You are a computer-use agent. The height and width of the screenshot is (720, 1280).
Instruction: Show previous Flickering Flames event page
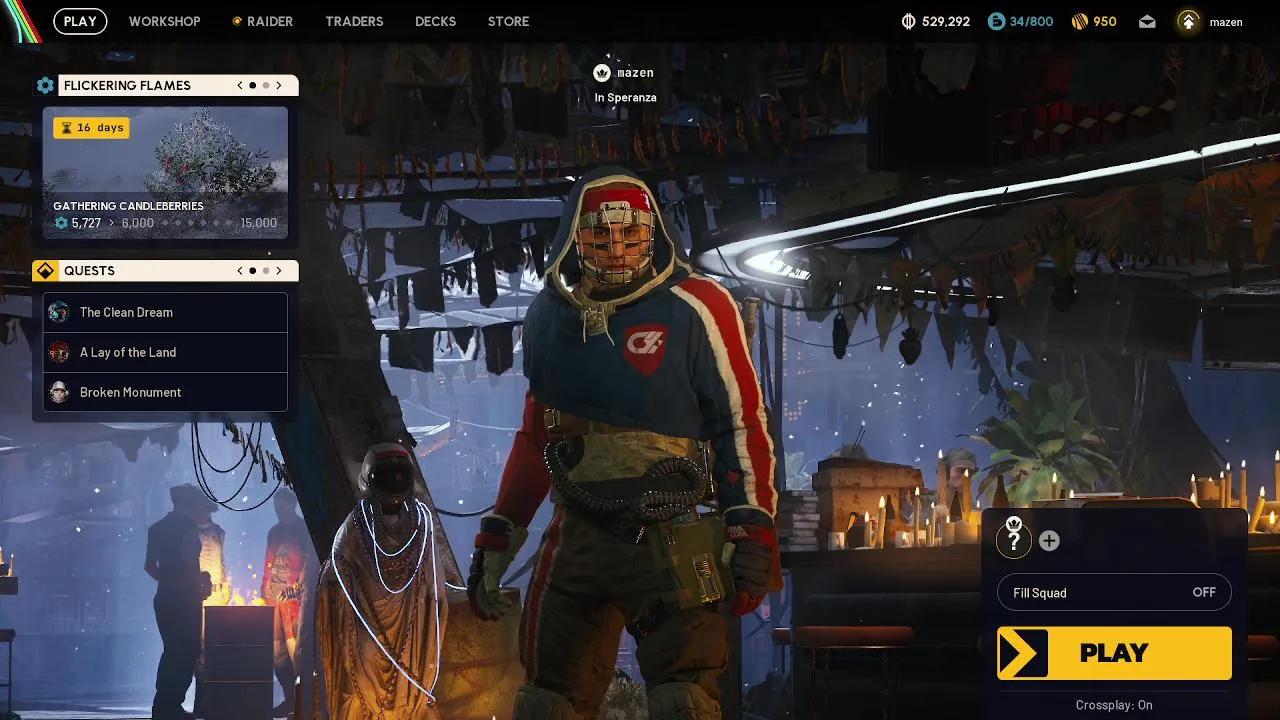coord(240,86)
